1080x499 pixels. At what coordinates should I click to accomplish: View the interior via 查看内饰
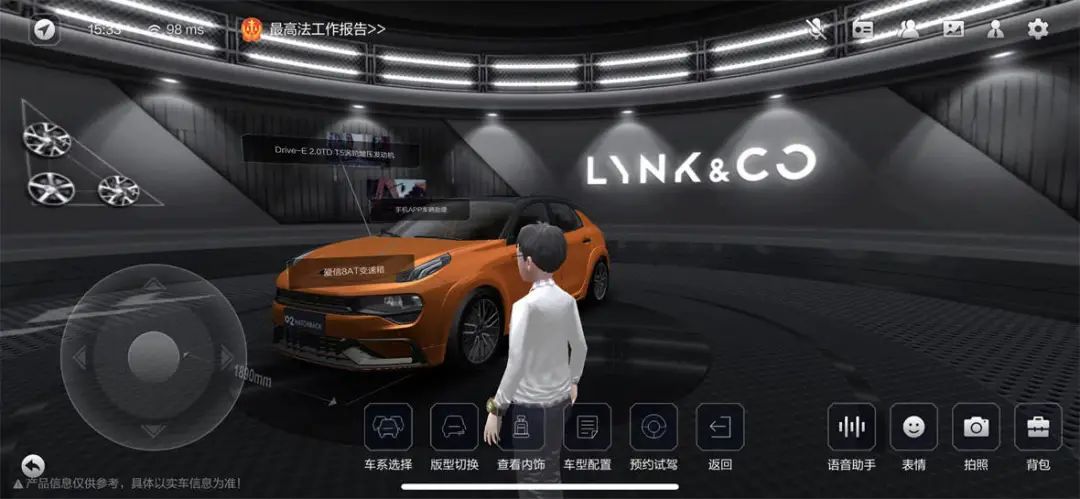(521, 427)
